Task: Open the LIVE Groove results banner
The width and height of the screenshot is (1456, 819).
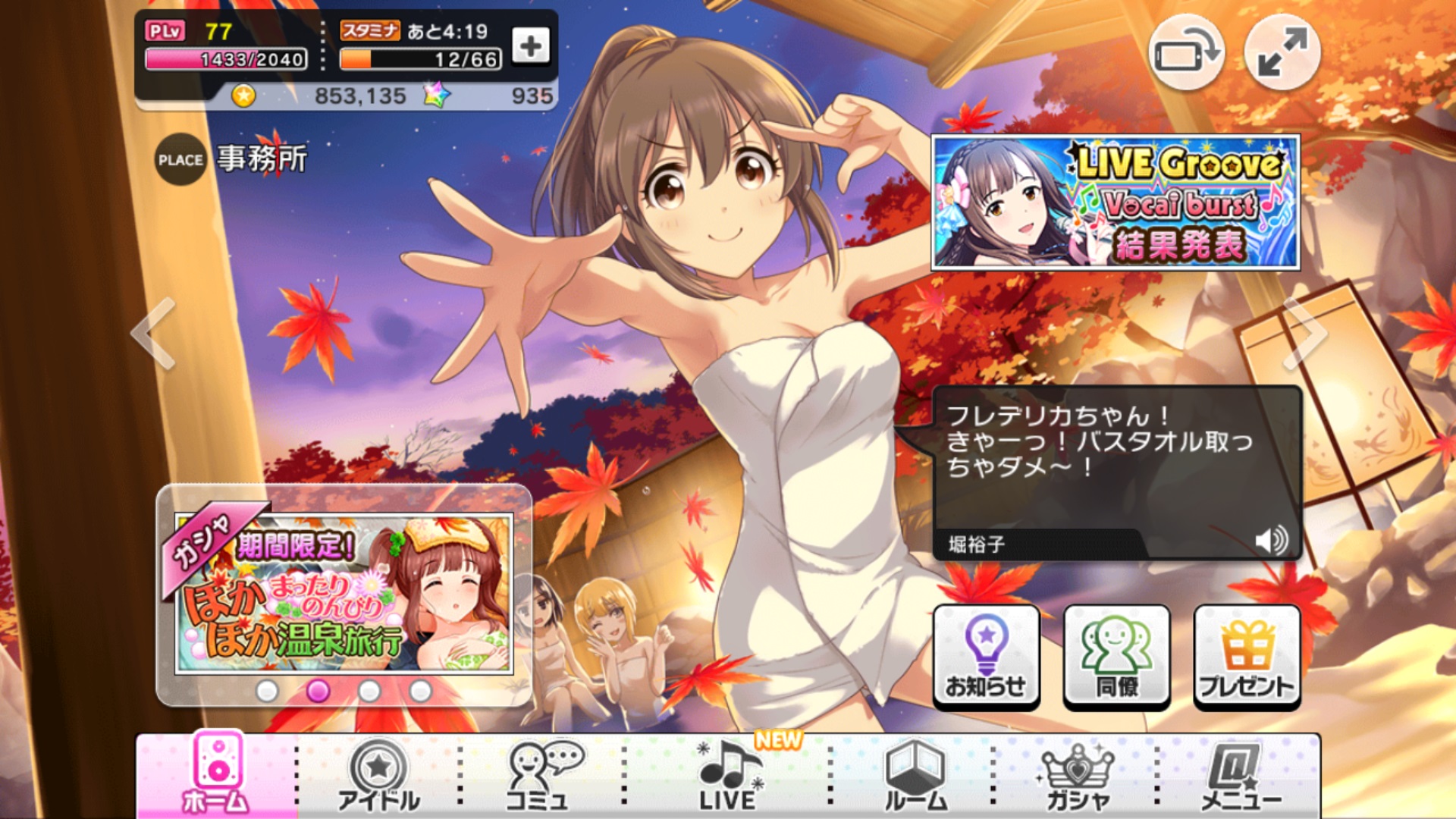Action: (x=1115, y=202)
